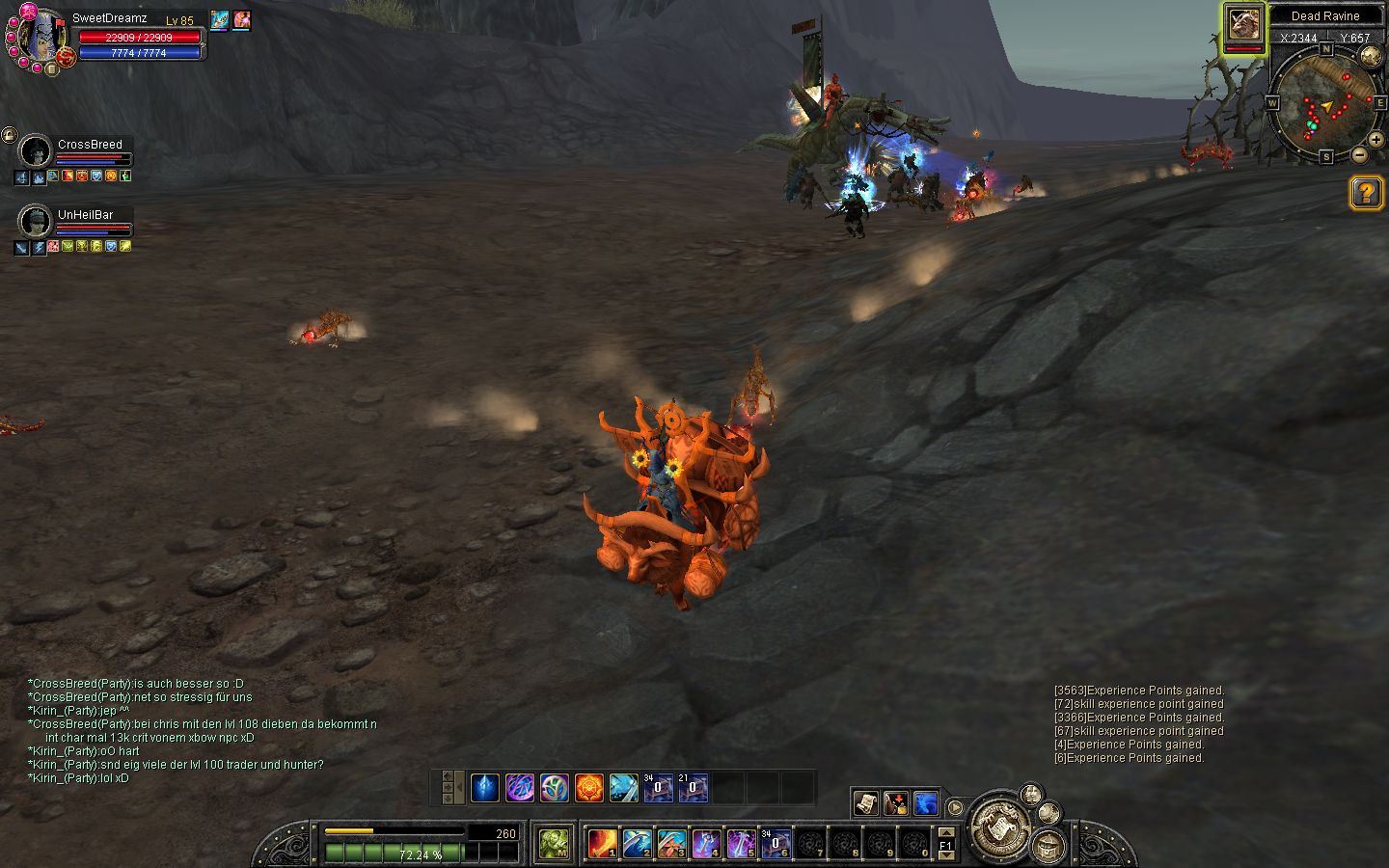Use the item stack of 34 in slot 6
Image resolution: width=1389 pixels, height=868 pixels.
point(776,844)
